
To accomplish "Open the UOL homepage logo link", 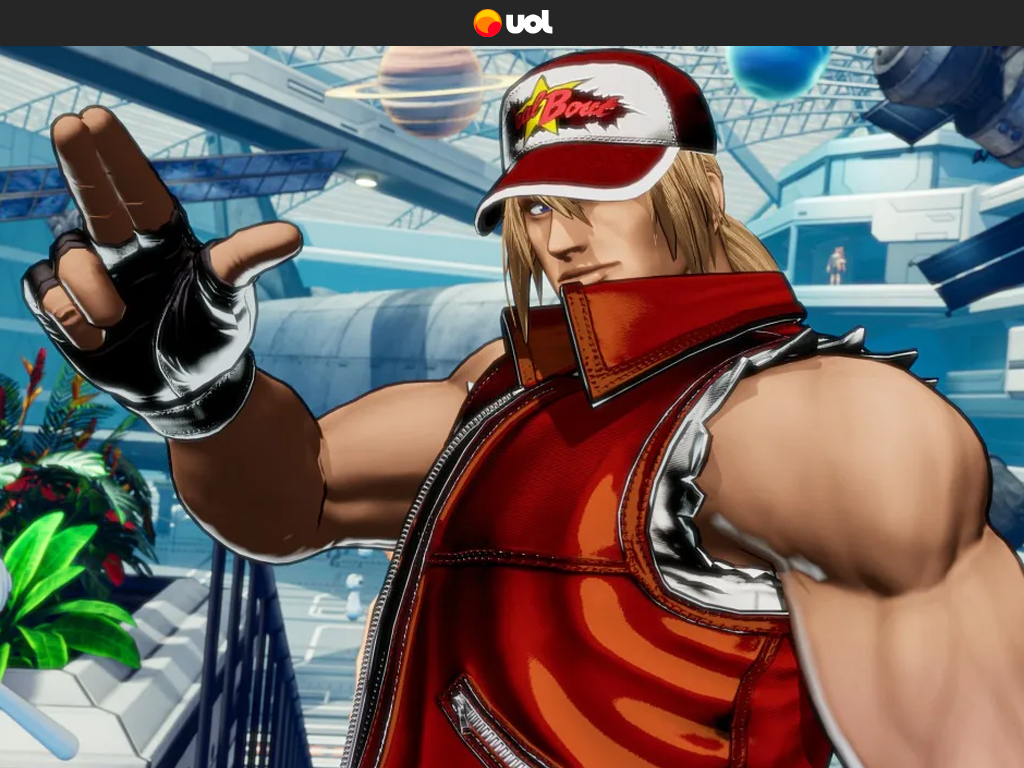I will click(512, 22).
